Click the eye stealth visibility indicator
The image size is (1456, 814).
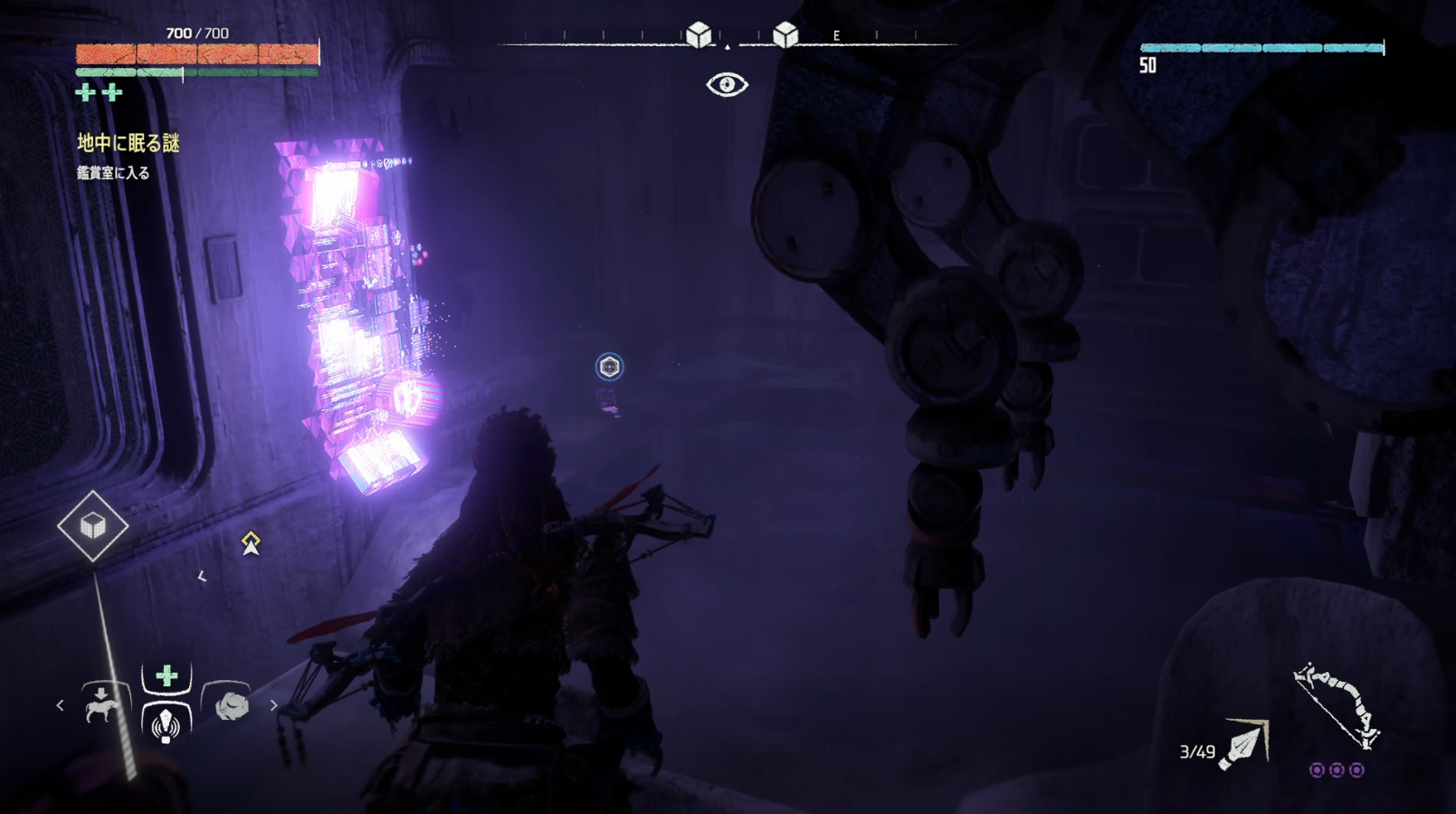click(x=727, y=85)
